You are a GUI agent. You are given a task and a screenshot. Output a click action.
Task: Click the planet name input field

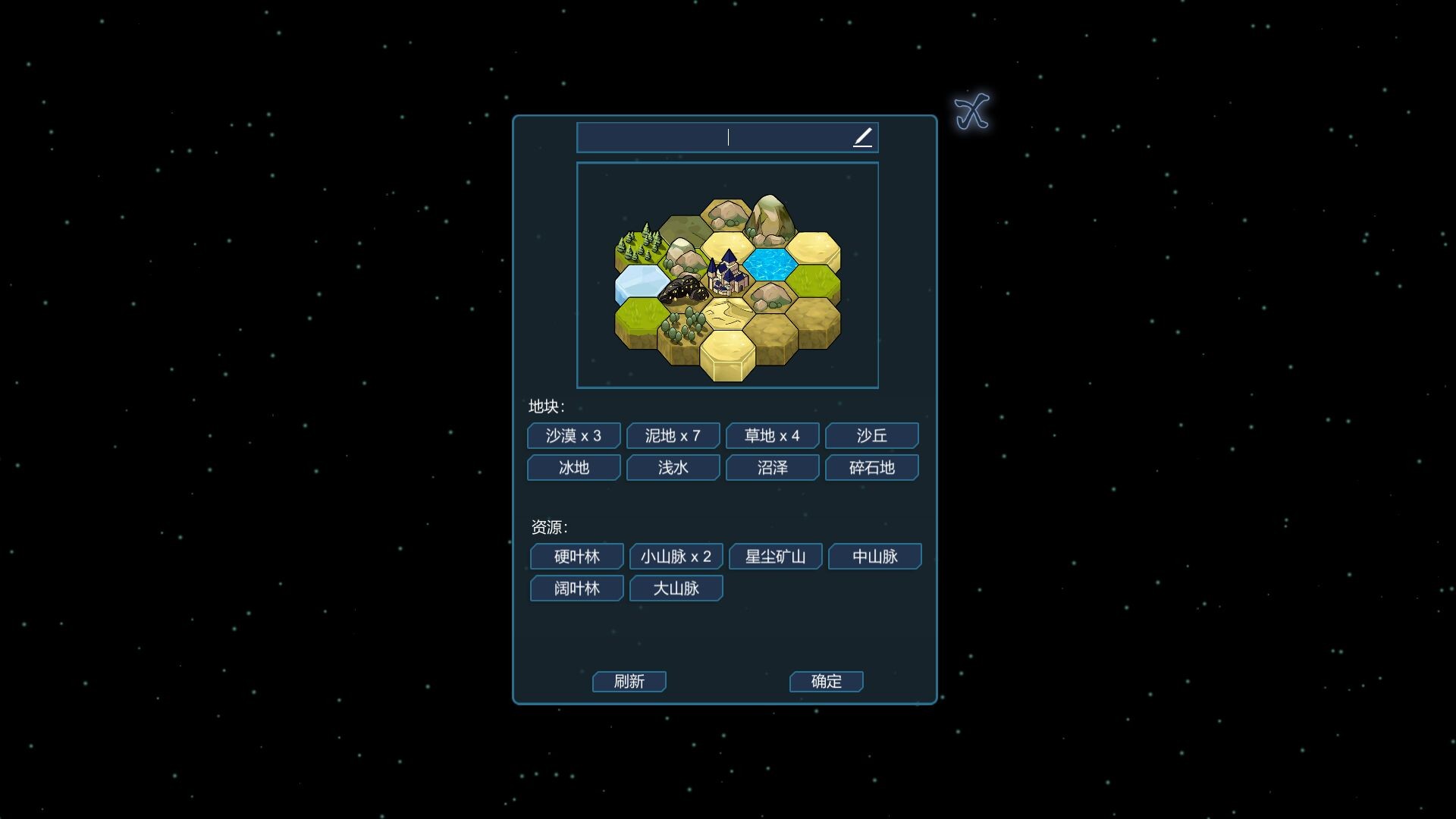[x=713, y=137]
